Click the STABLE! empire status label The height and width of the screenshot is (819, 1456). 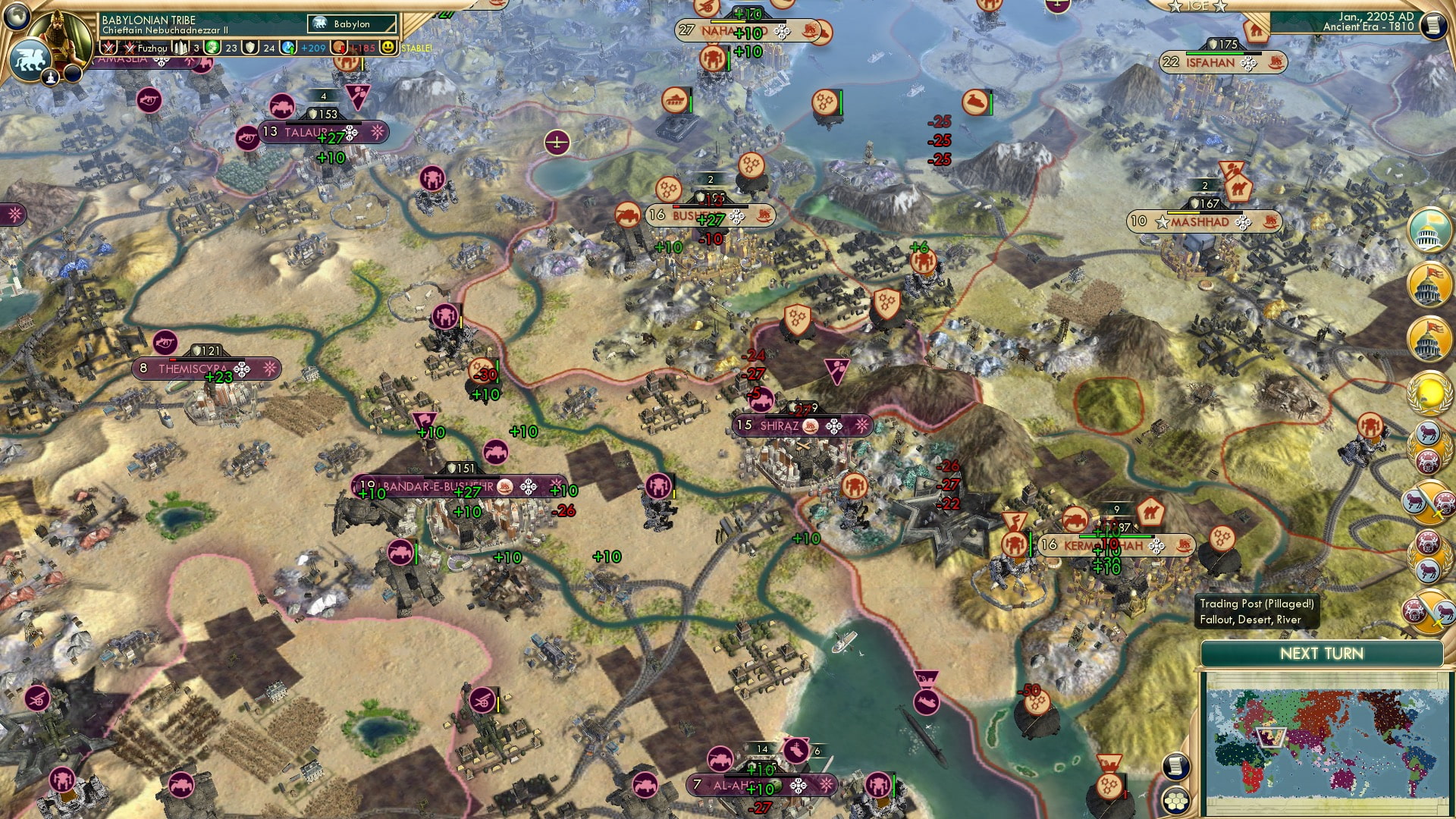coord(416,47)
